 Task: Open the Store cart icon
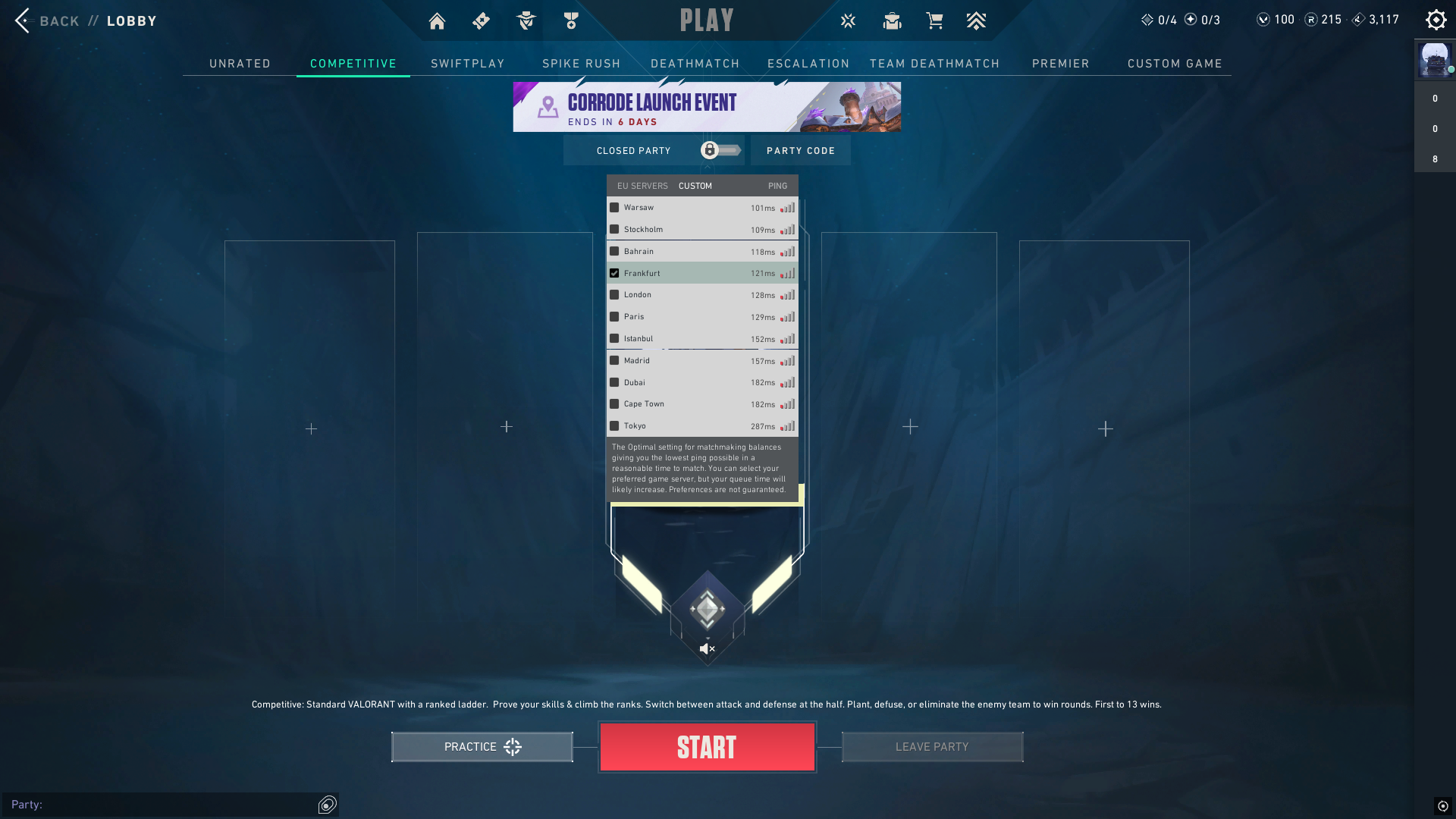click(934, 20)
